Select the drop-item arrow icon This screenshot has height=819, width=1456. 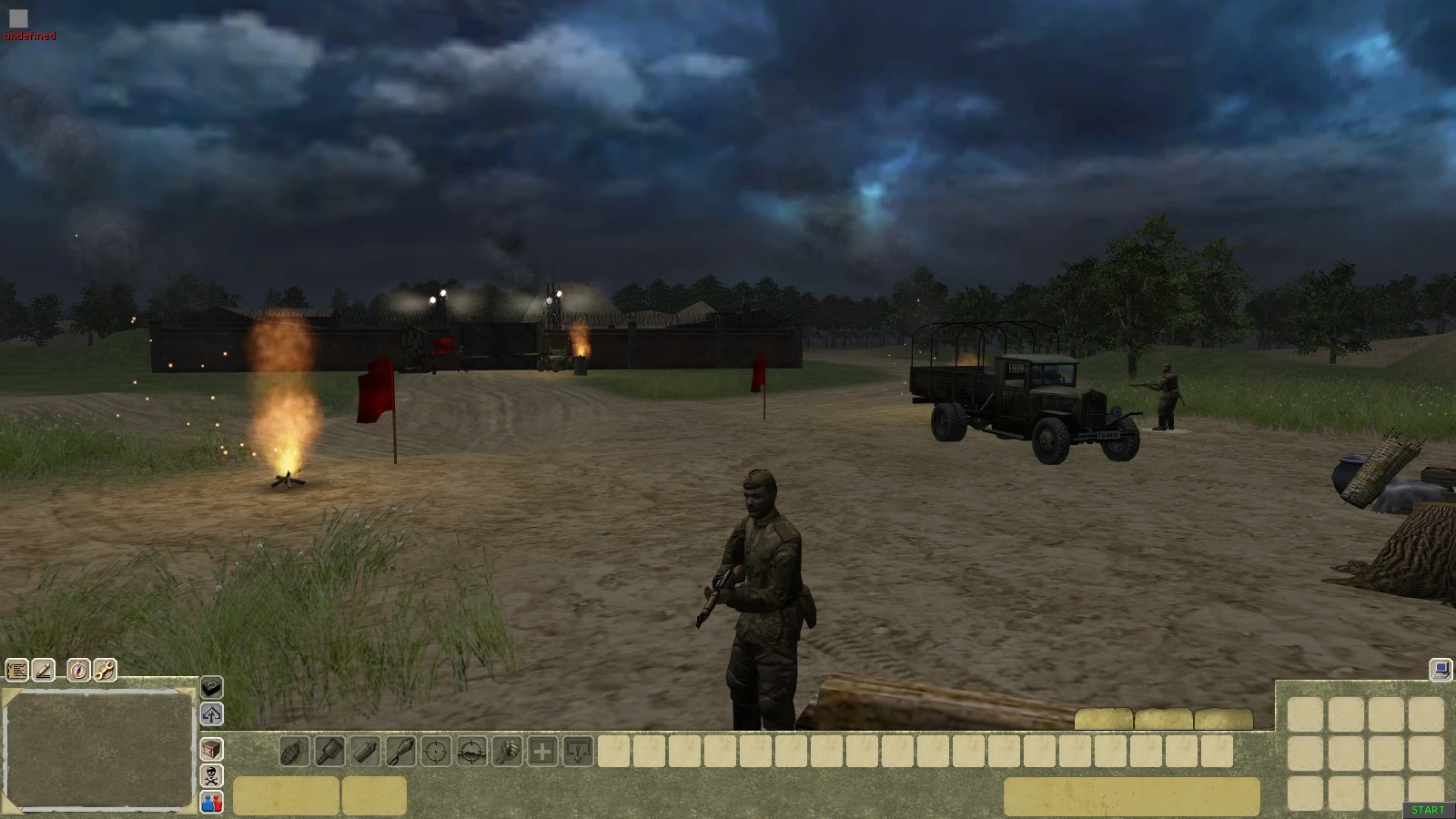pyautogui.click(x=577, y=752)
